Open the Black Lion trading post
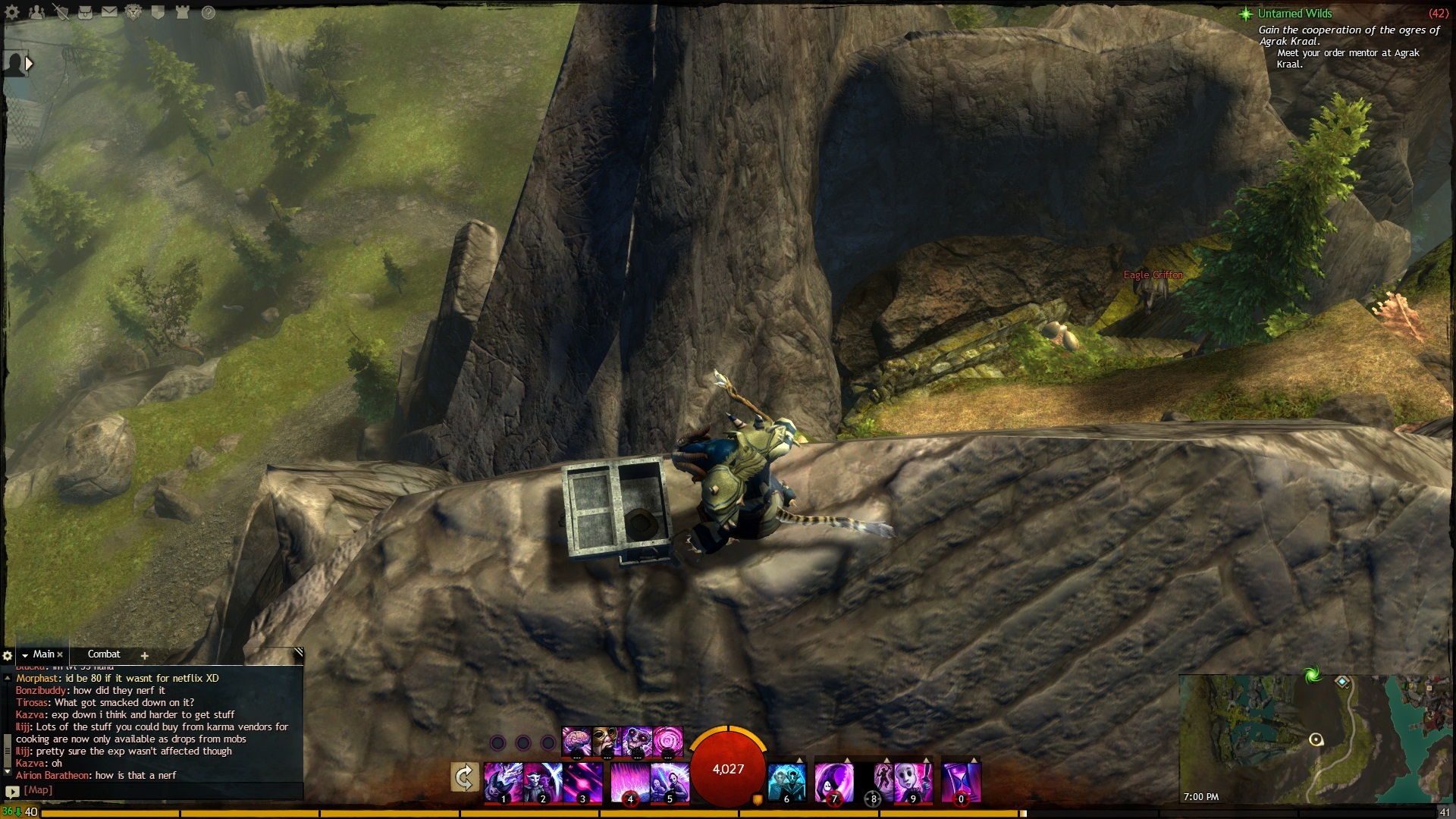Viewport: 1456px width, 819px height. pyautogui.click(x=133, y=12)
